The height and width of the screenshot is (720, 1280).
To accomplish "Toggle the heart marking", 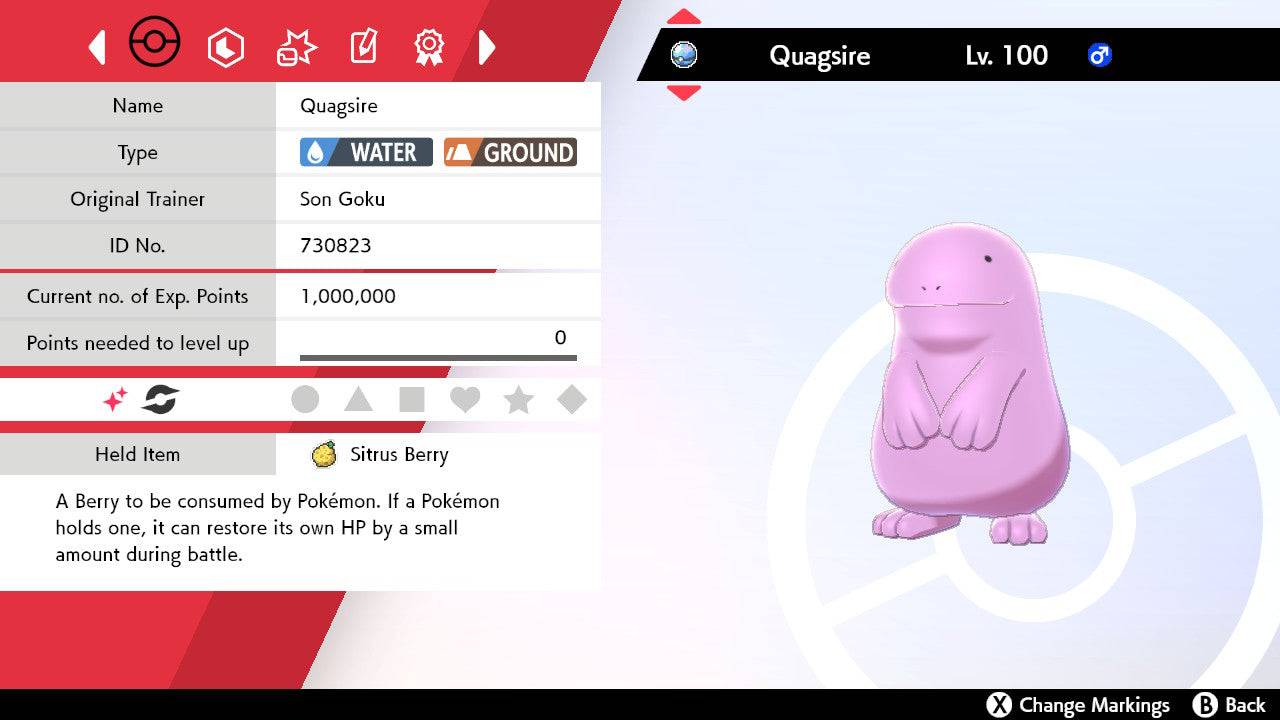I will 465,400.
